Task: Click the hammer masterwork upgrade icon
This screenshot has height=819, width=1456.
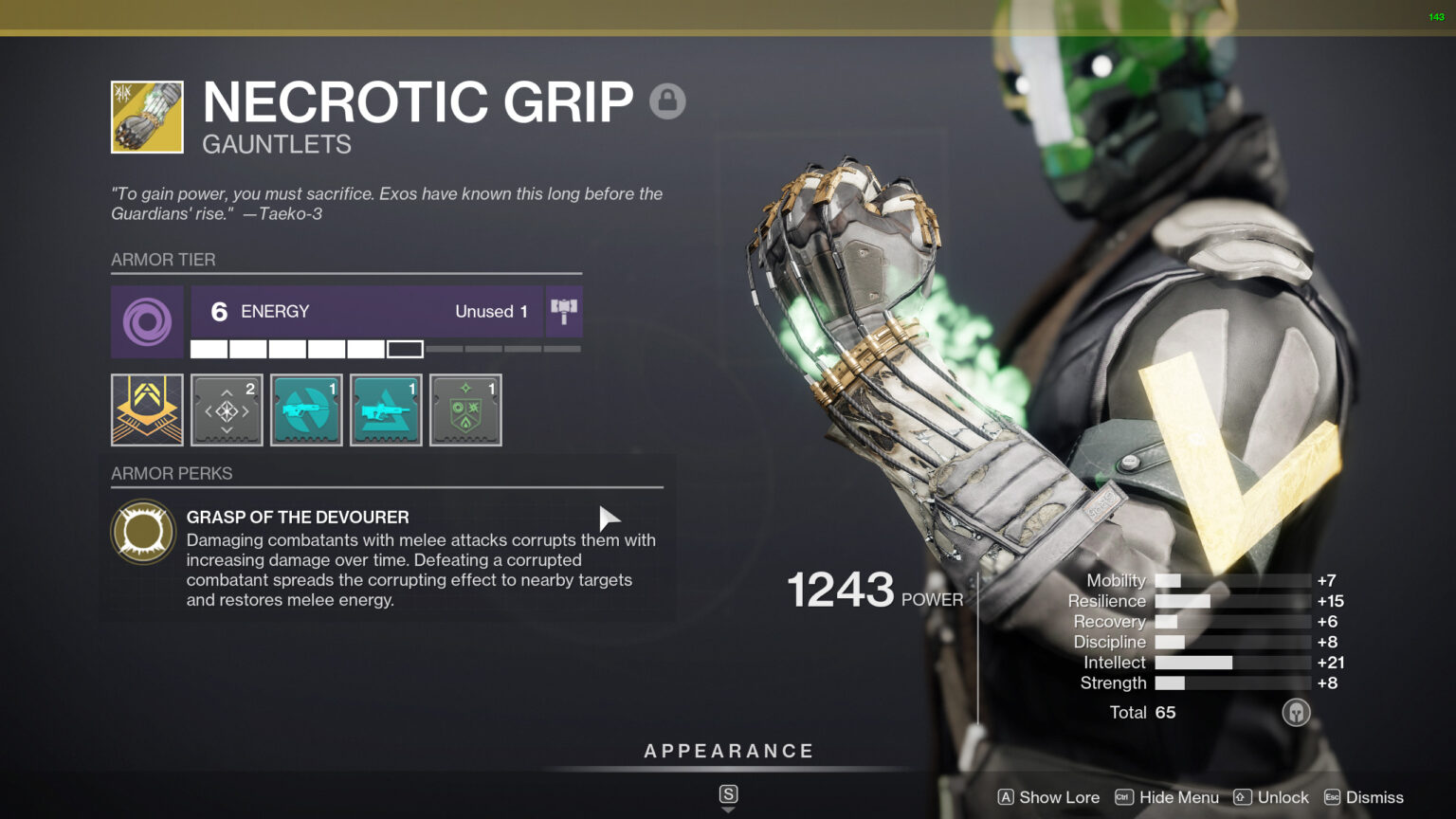Action: pyautogui.click(x=564, y=311)
